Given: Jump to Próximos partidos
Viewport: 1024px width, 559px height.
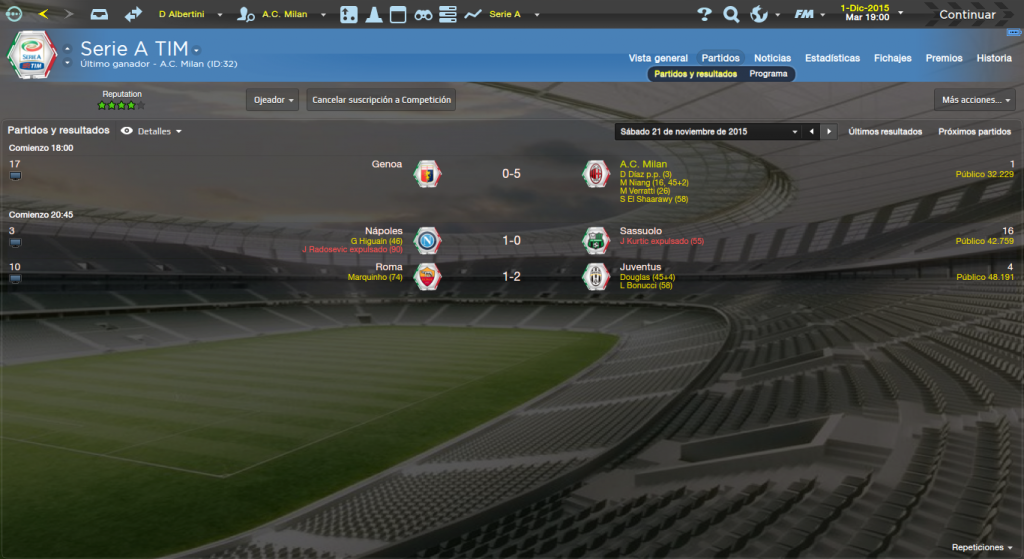Looking at the screenshot, I should [974, 131].
